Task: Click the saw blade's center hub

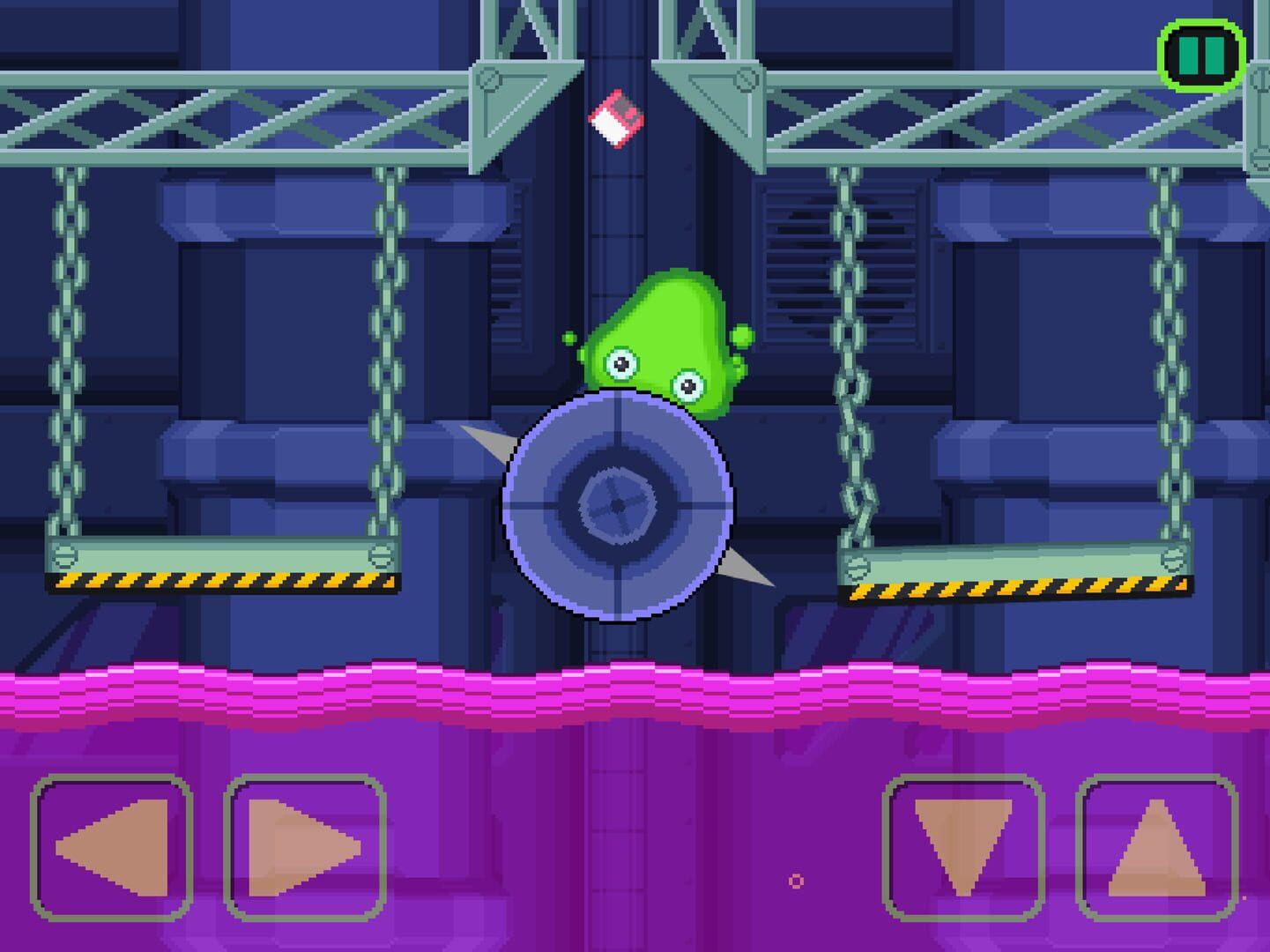Action: (x=617, y=507)
